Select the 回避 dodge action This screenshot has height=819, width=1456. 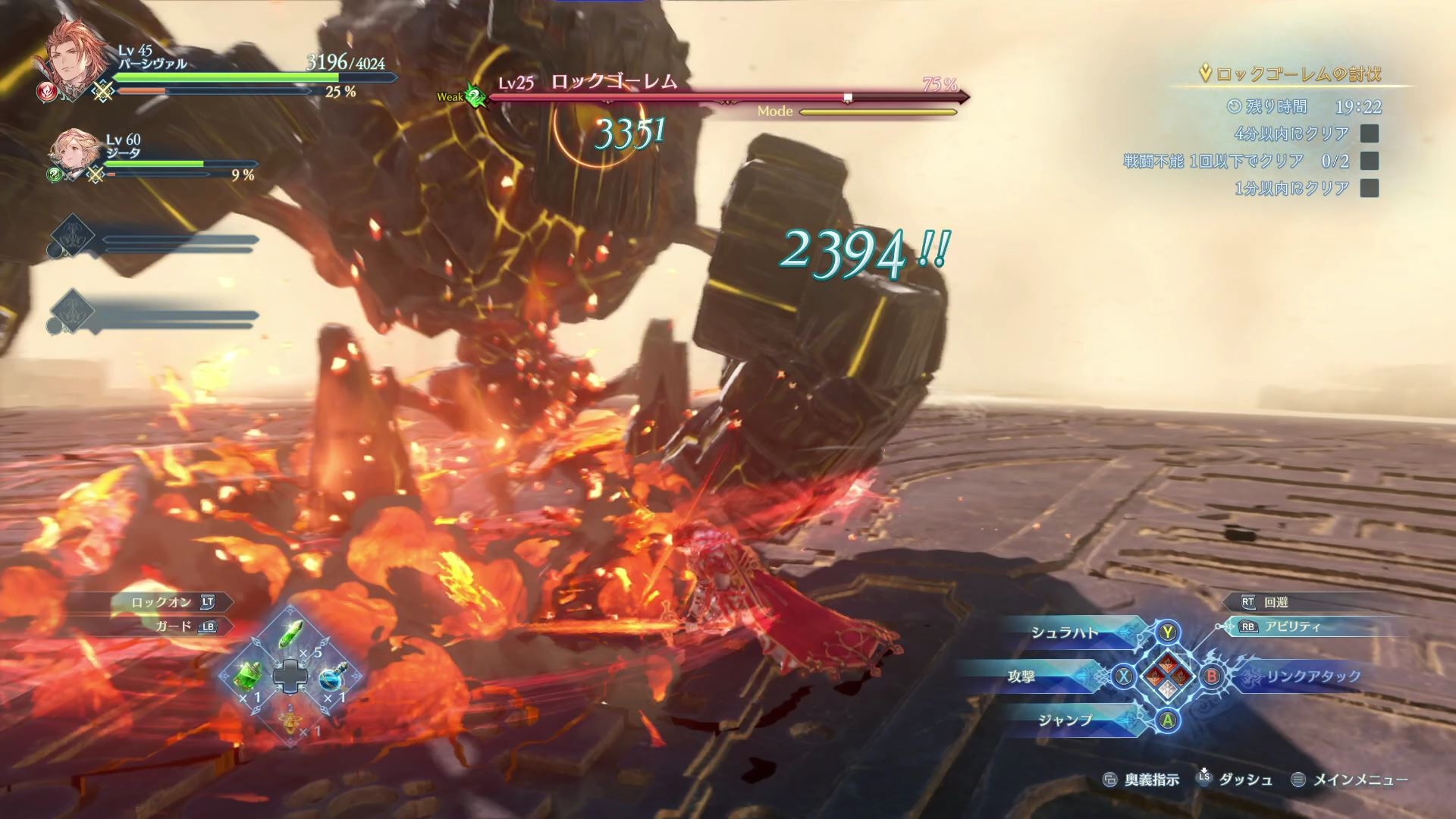(x=1276, y=602)
